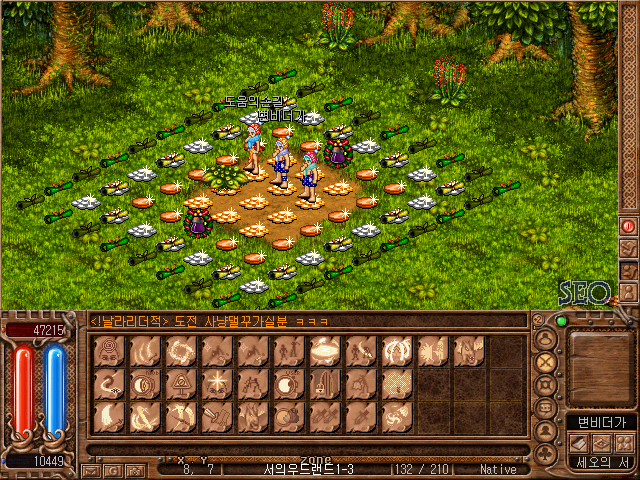
Task: Select the glowing oval halo skill
Action: (x=325, y=351)
